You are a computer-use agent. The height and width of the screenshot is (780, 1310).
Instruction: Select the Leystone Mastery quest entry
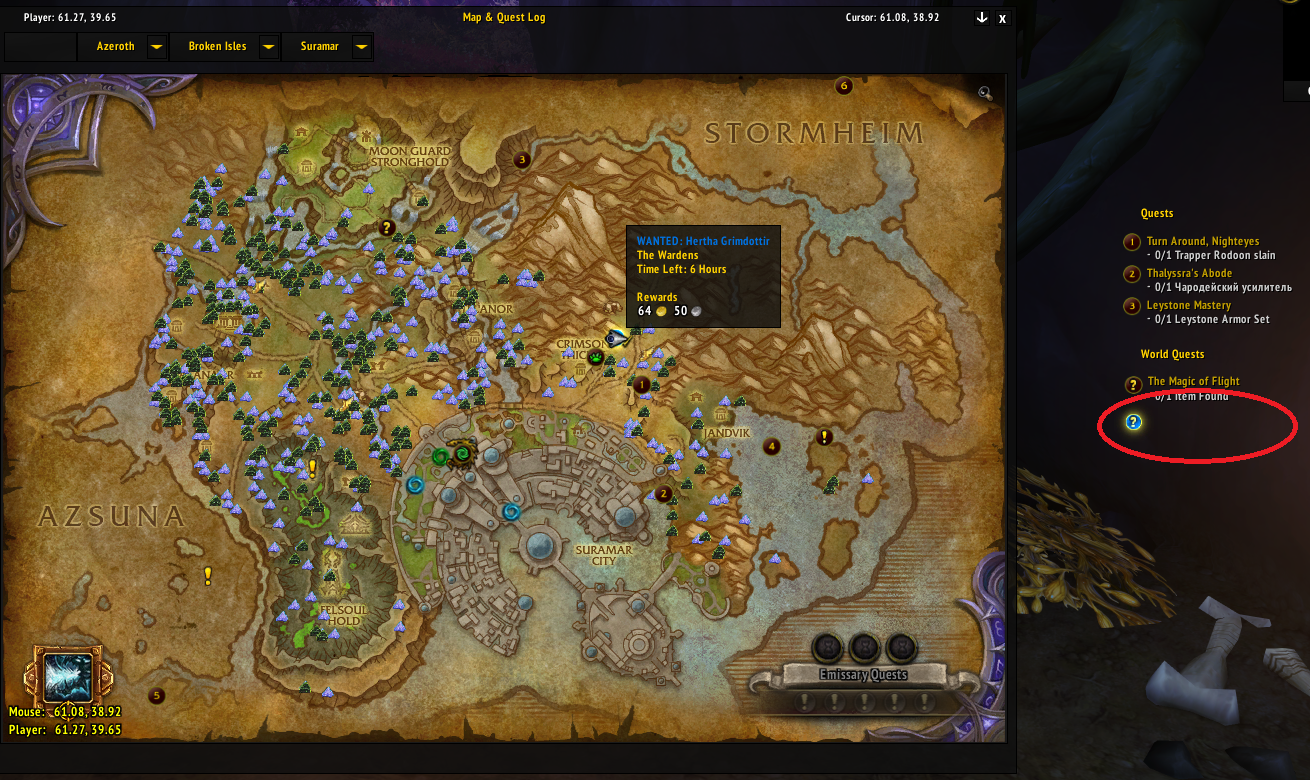(1188, 305)
